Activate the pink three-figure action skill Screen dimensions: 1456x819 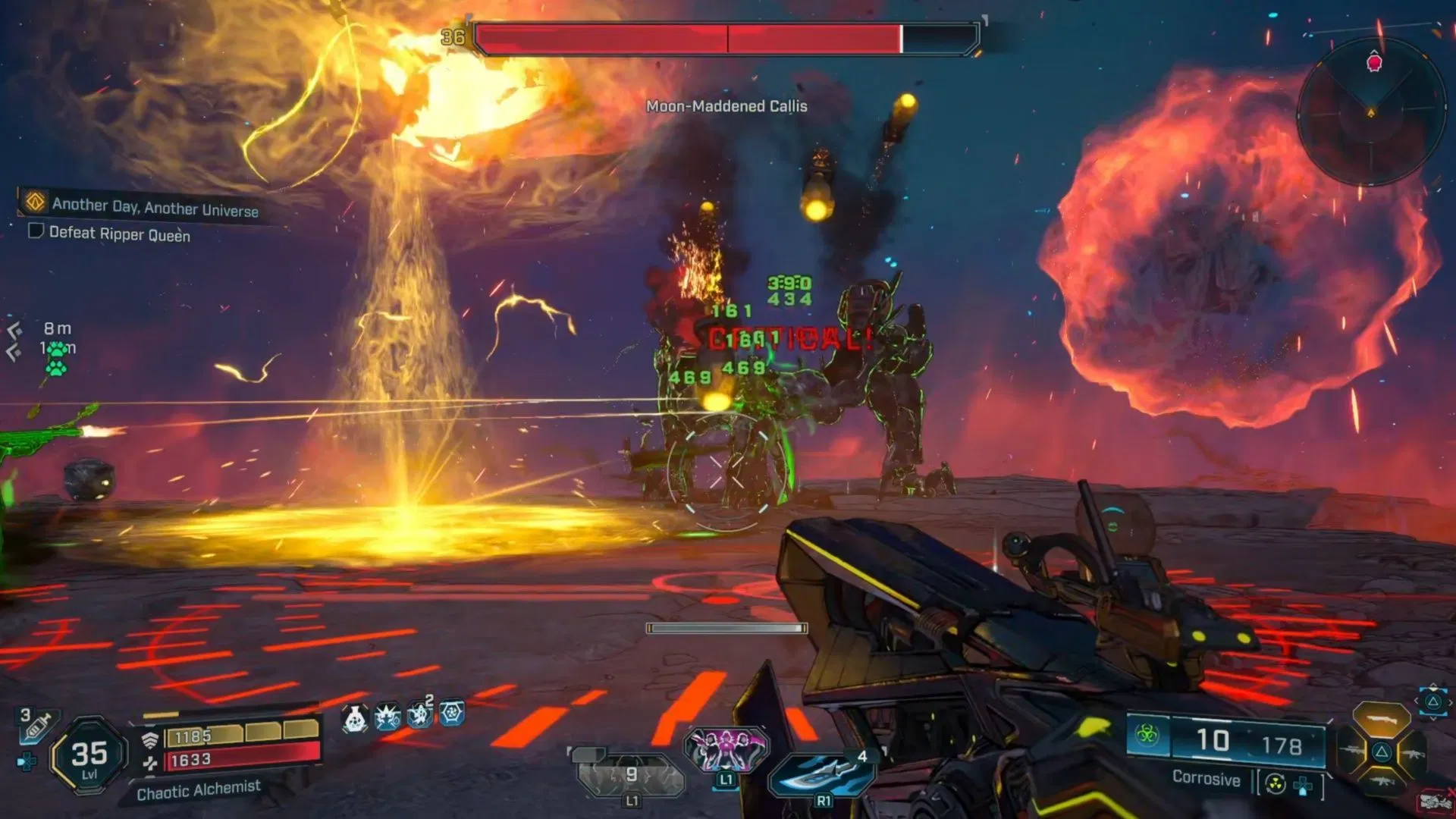pos(726,748)
